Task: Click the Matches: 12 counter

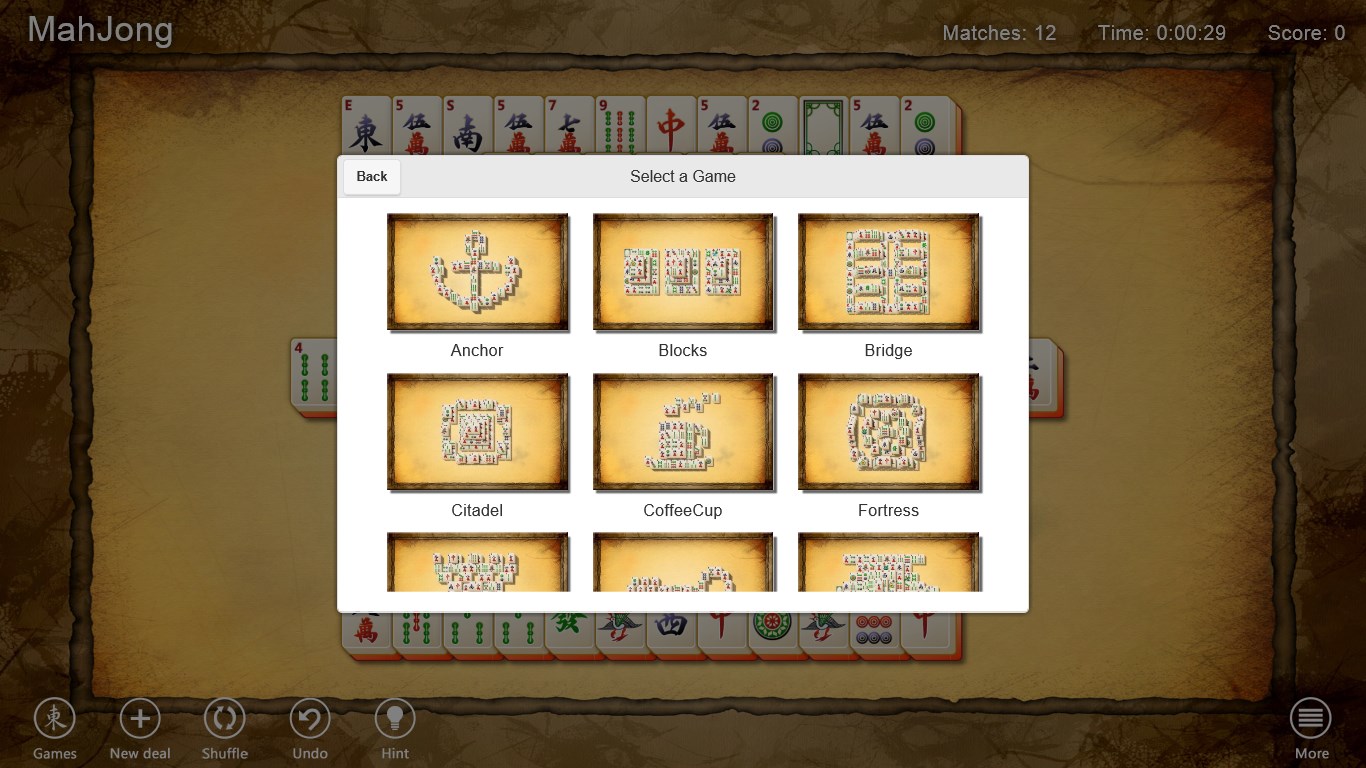Action: (998, 33)
